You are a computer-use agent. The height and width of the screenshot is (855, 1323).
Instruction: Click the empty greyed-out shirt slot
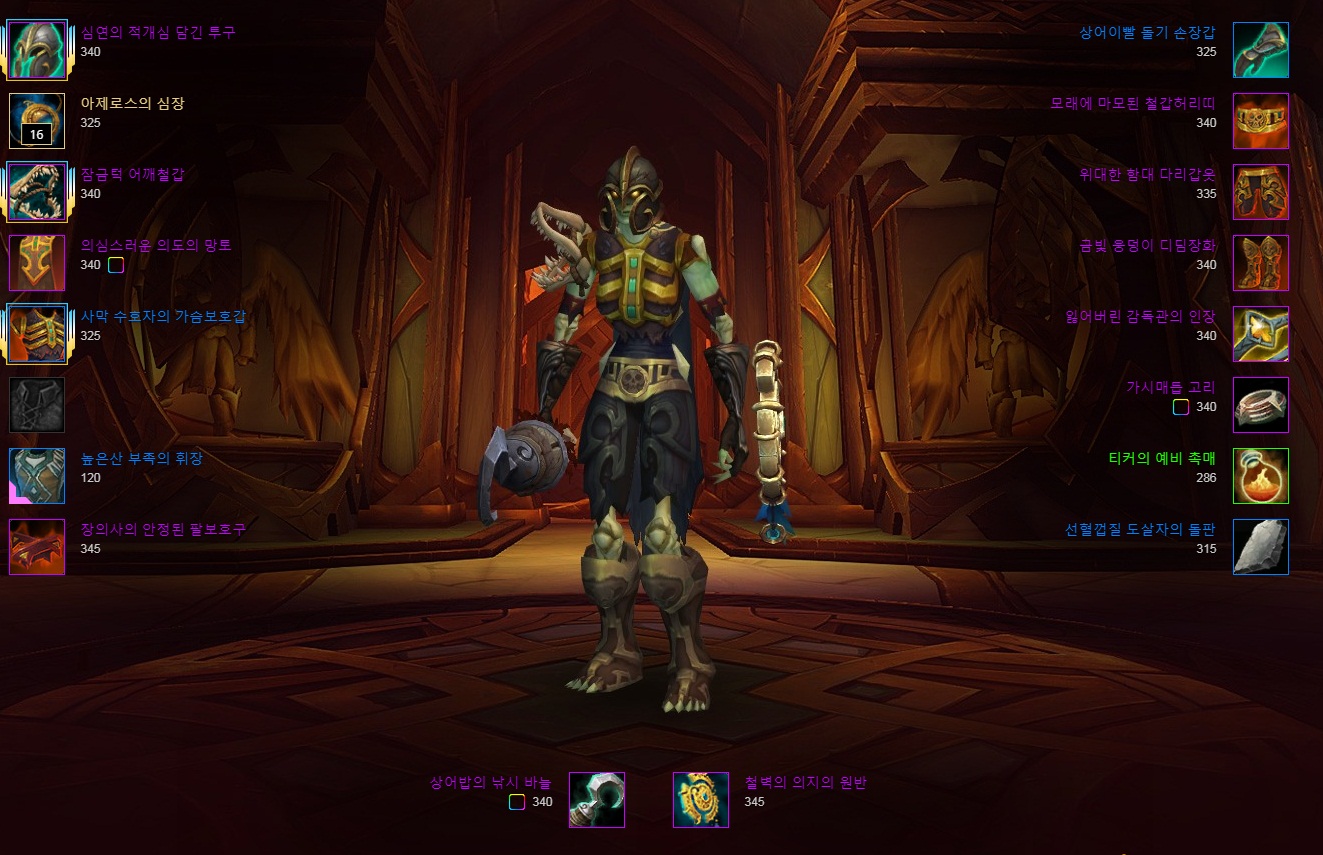[x=37, y=405]
